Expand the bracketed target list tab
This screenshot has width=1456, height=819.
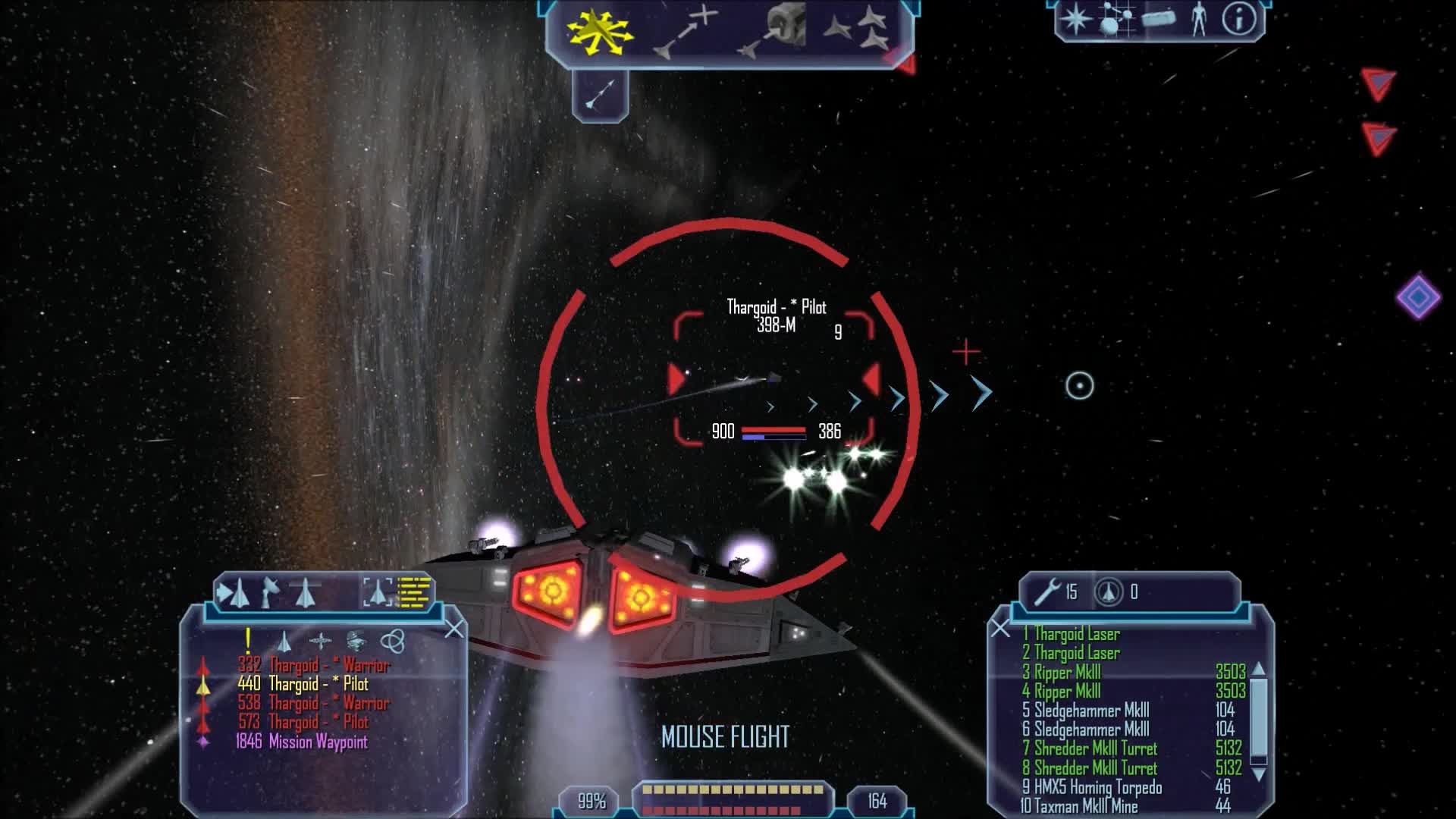tap(378, 591)
